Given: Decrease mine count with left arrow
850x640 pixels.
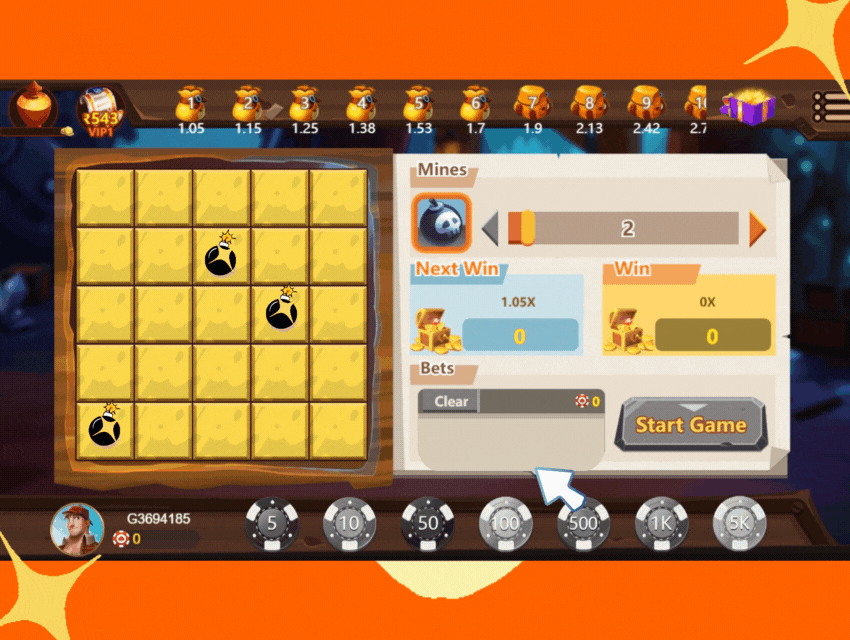Looking at the screenshot, I should pyautogui.click(x=490, y=229).
